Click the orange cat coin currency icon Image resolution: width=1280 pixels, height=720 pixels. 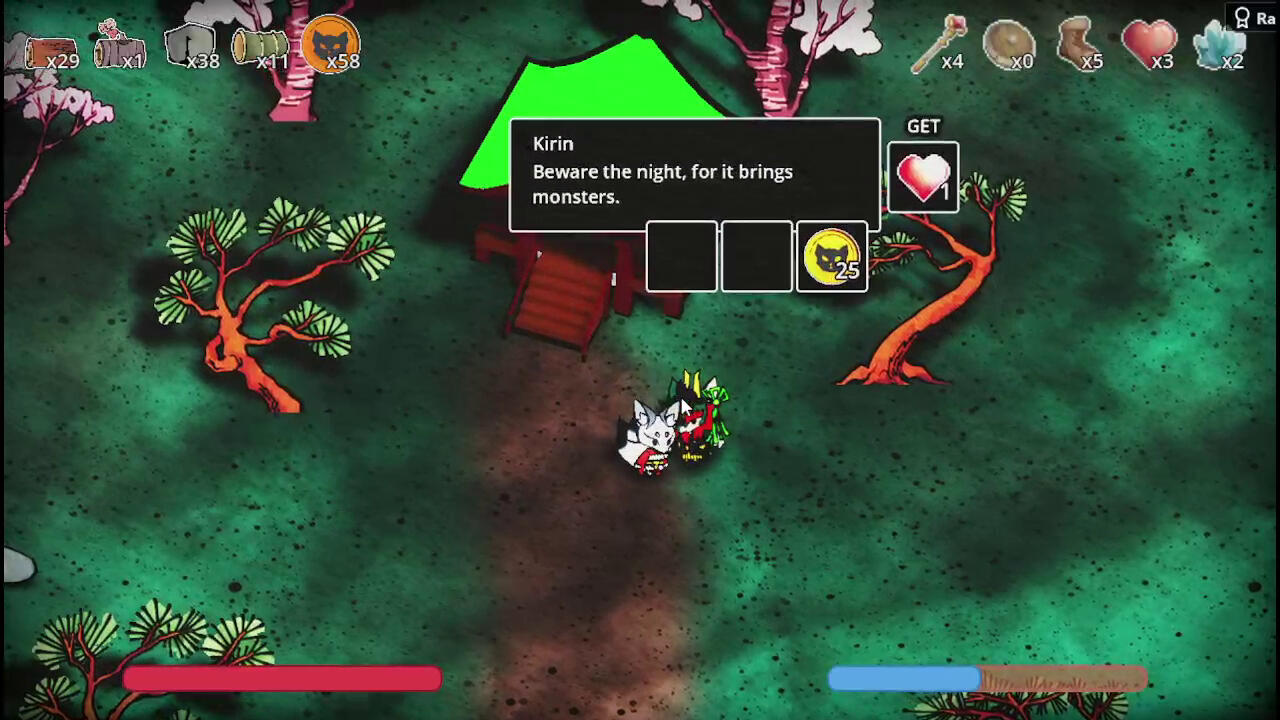(331, 45)
